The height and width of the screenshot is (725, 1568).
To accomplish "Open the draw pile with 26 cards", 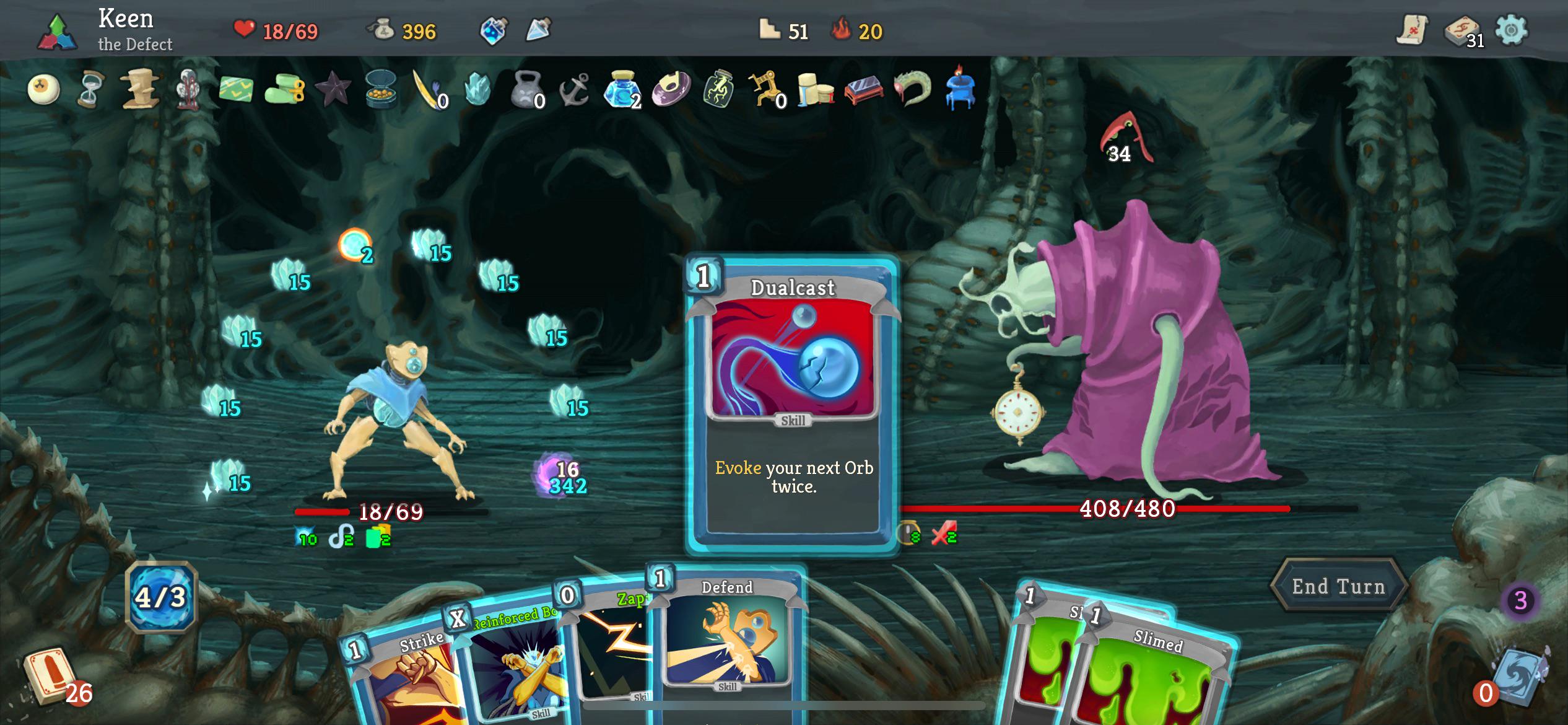I will [51, 679].
